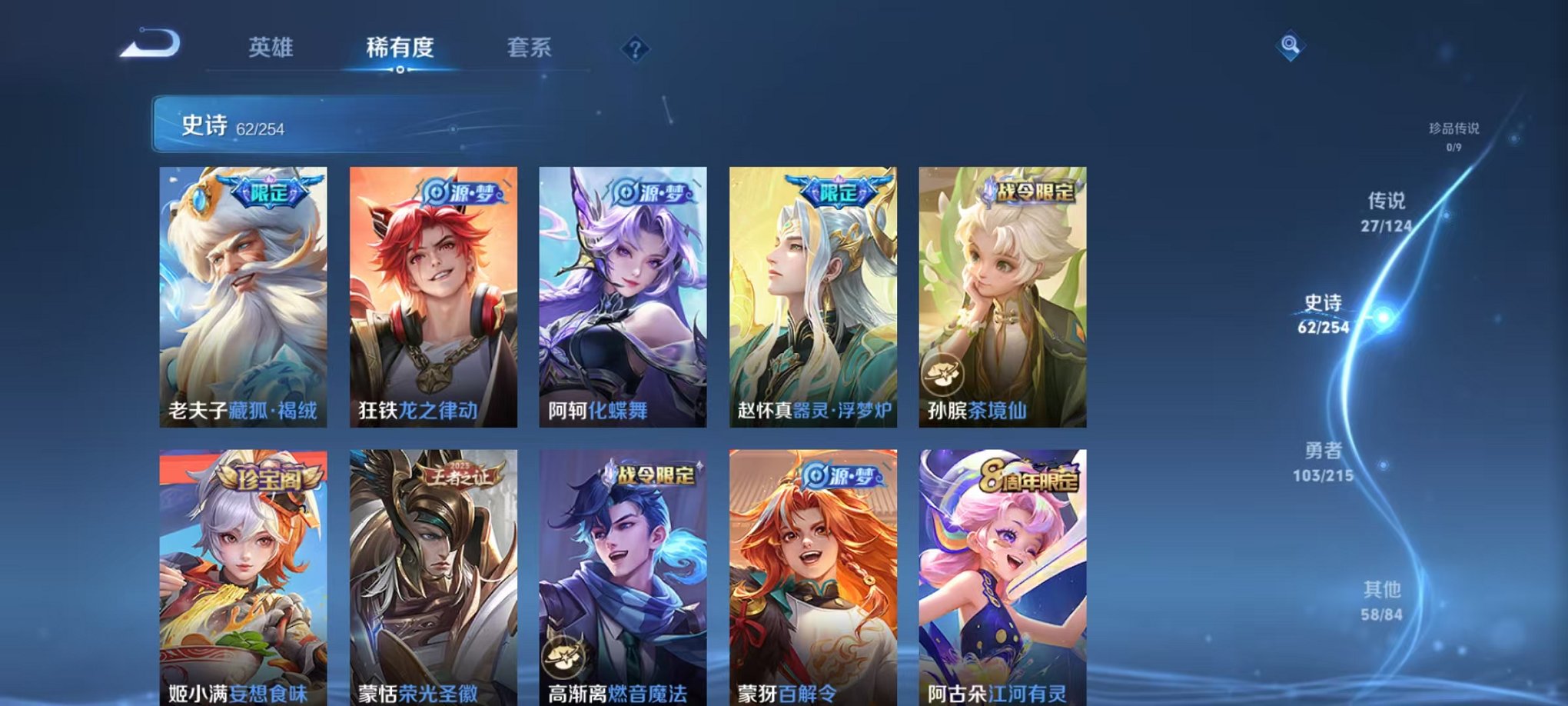
Task: Open the help question mark icon
Action: pyautogui.click(x=635, y=49)
